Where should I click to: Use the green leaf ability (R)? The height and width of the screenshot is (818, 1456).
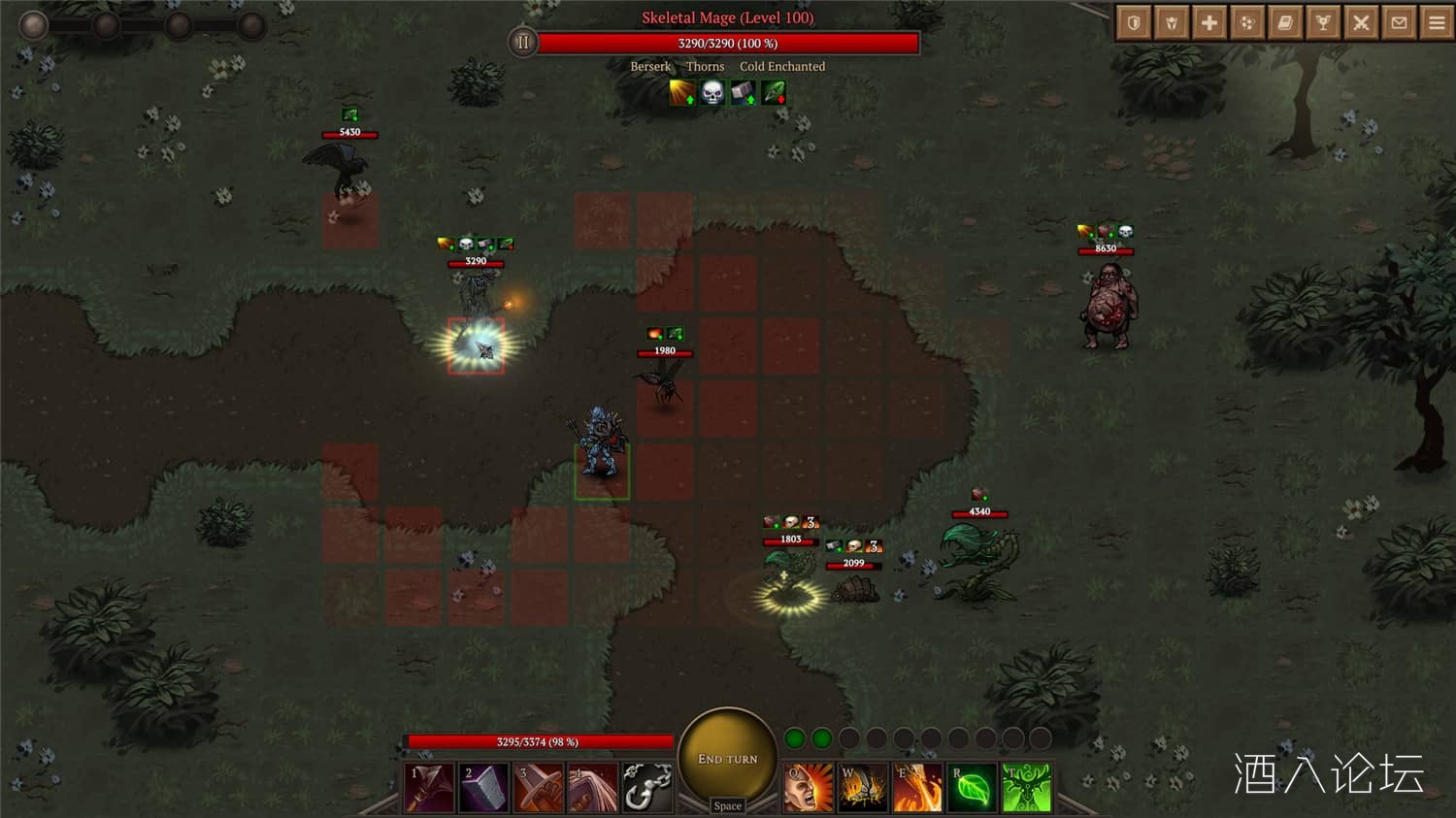coord(972,788)
